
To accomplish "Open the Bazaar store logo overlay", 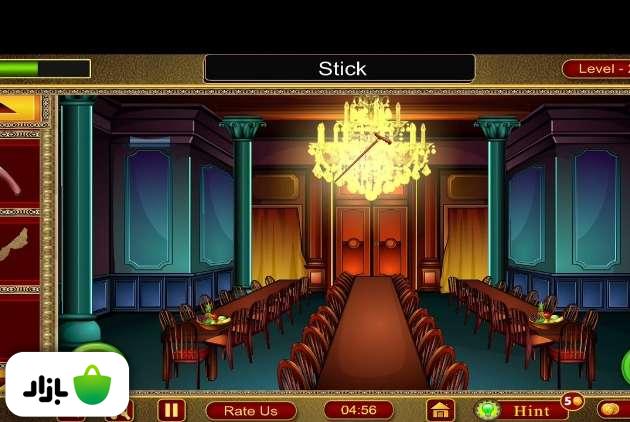I will (67, 384).
